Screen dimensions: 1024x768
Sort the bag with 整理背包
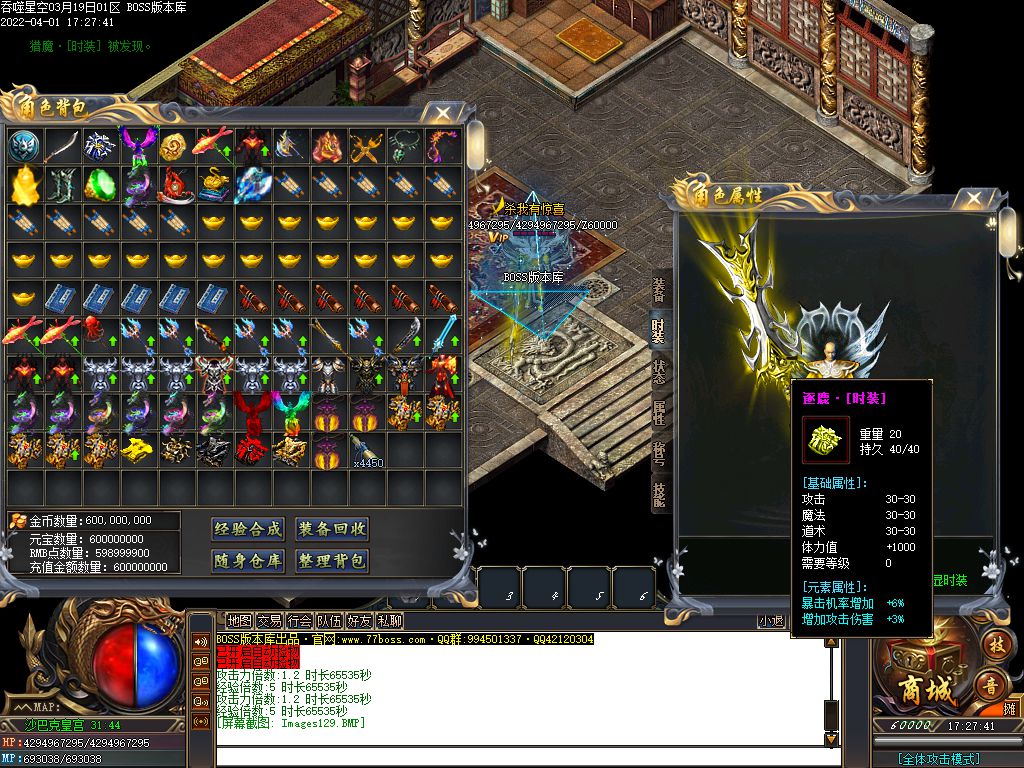click(333, 561)
